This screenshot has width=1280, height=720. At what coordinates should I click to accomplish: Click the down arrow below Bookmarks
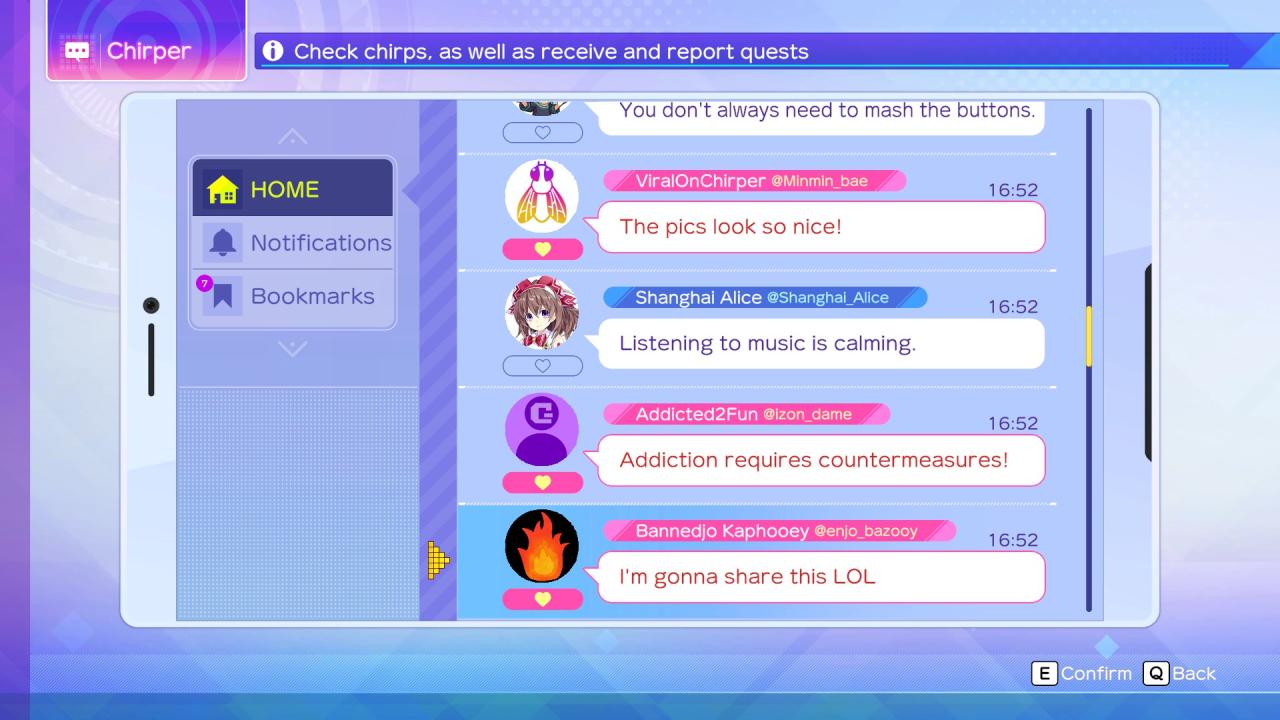[x=292, y=349]
